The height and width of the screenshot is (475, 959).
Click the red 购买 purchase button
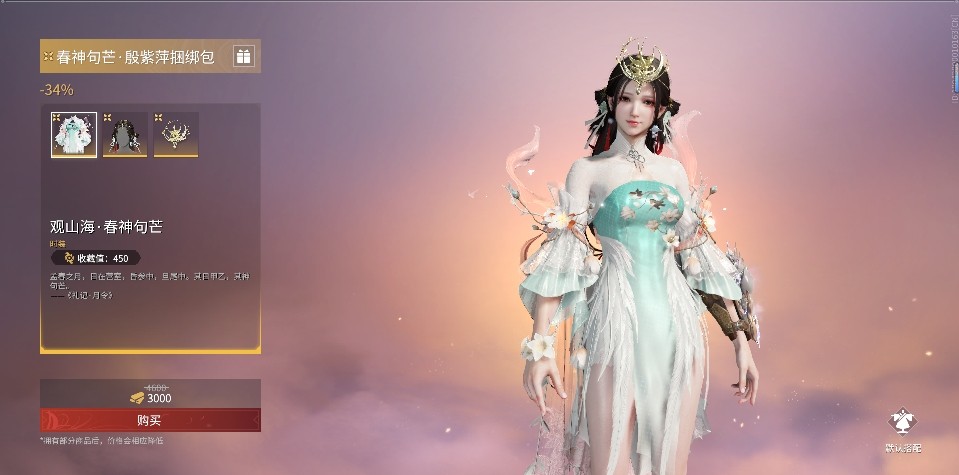(150, 420)
